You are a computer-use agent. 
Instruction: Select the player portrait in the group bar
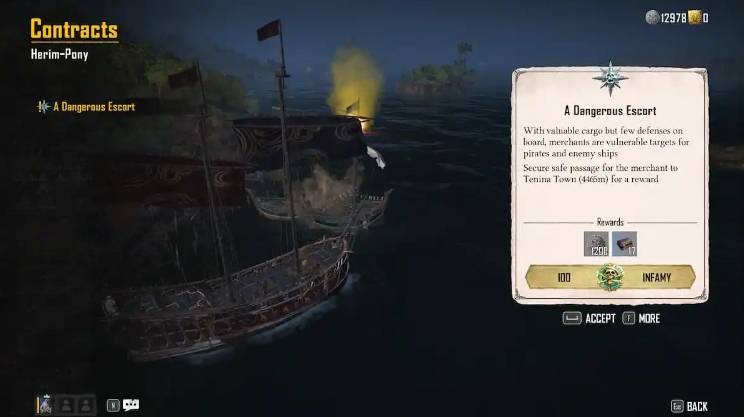click(x=46, y=405)
